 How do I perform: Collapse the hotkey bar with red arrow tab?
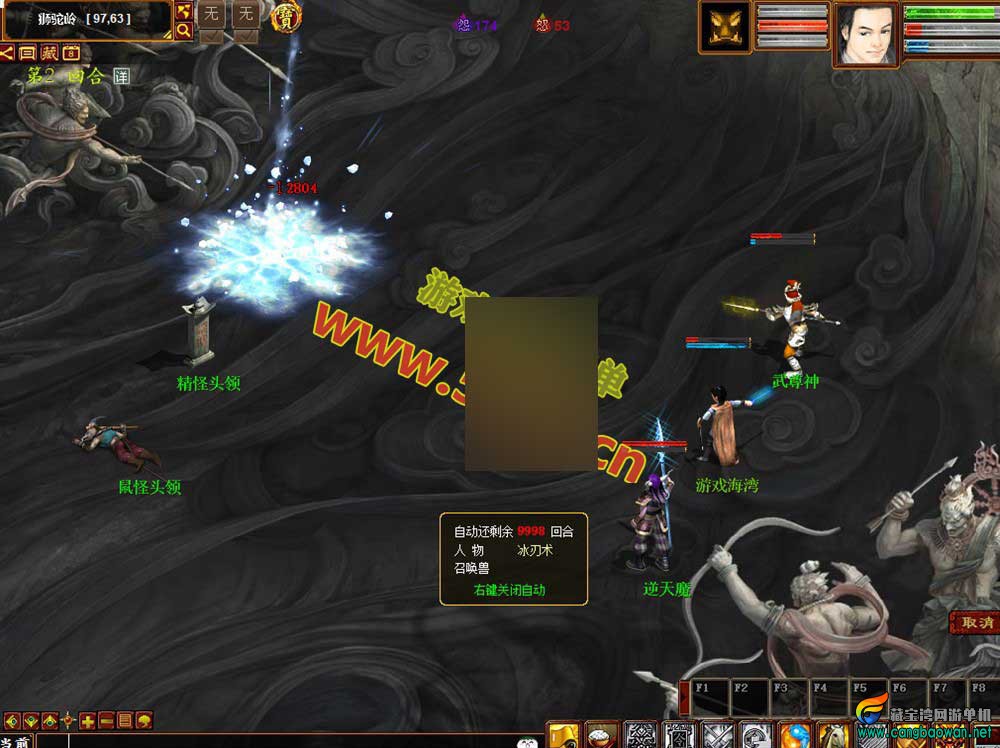(684, 697)
